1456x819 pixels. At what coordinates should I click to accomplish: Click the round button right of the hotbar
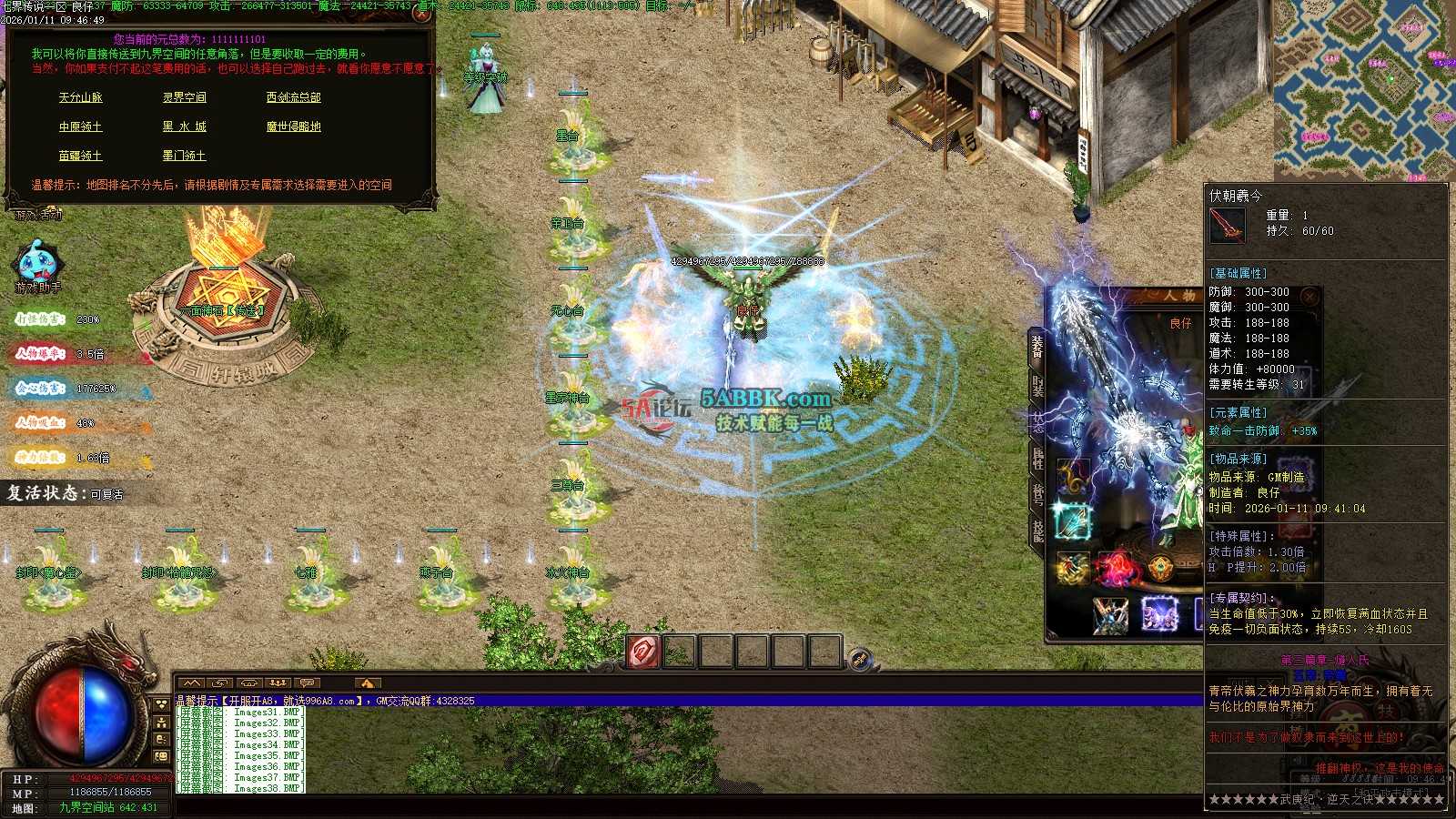pyautogui.click(x=860, y=659)
